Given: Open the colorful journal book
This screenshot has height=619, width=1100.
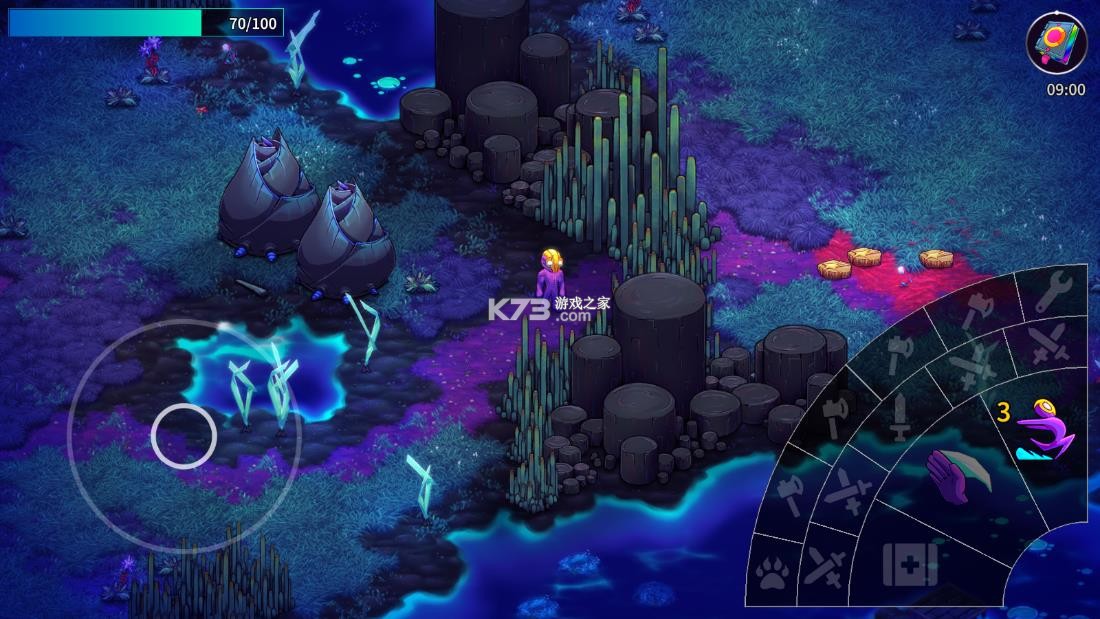Looking at the screenshot, I should coord(1056,42).
